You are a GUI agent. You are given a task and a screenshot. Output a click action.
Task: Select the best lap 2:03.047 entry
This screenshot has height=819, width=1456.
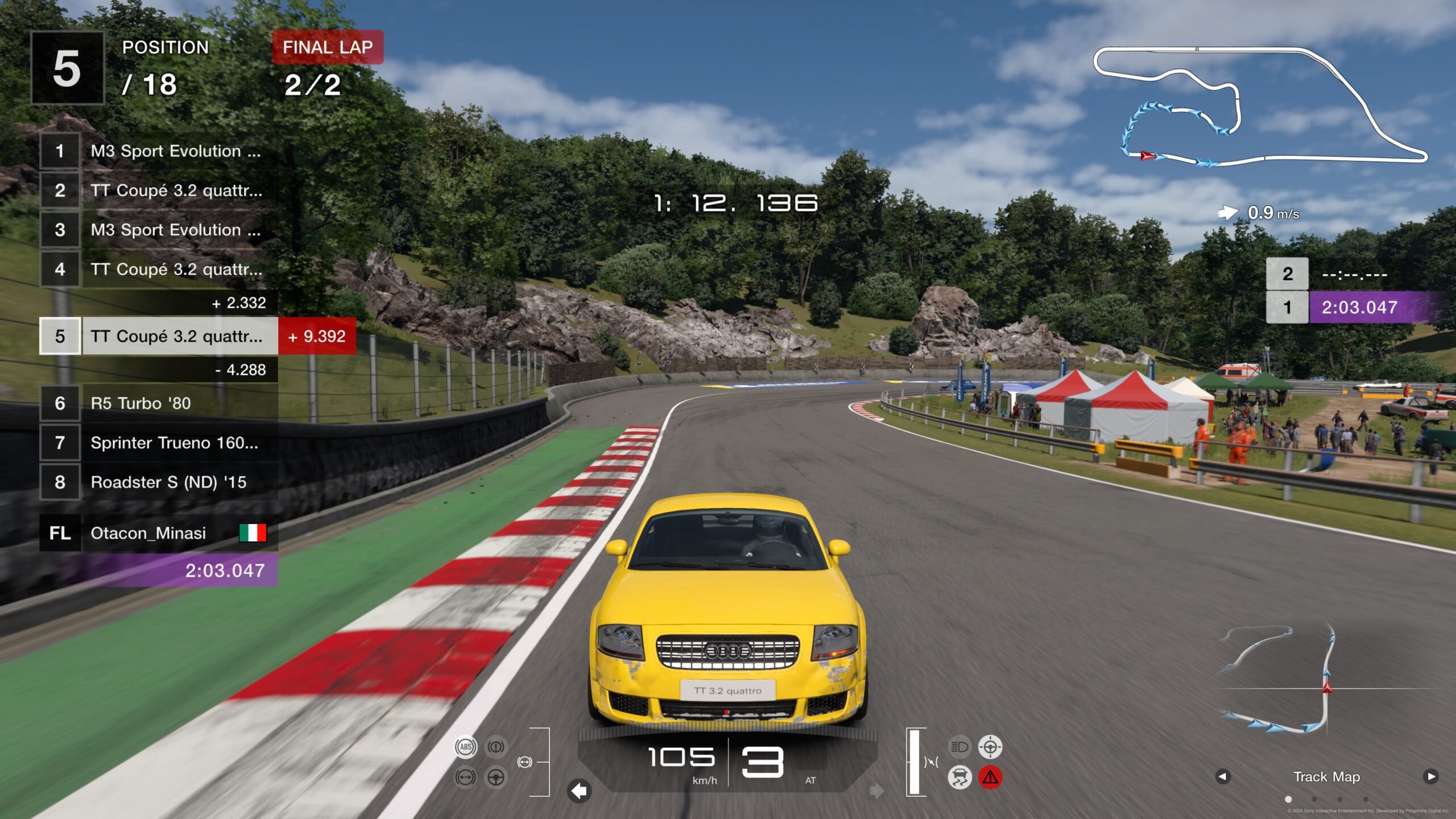(x=1359, y=308)
